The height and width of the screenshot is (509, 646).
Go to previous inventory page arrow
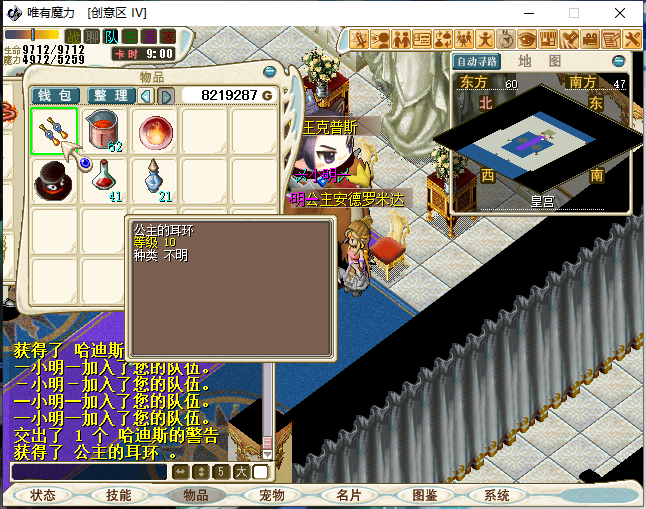(x=146, y=96)
